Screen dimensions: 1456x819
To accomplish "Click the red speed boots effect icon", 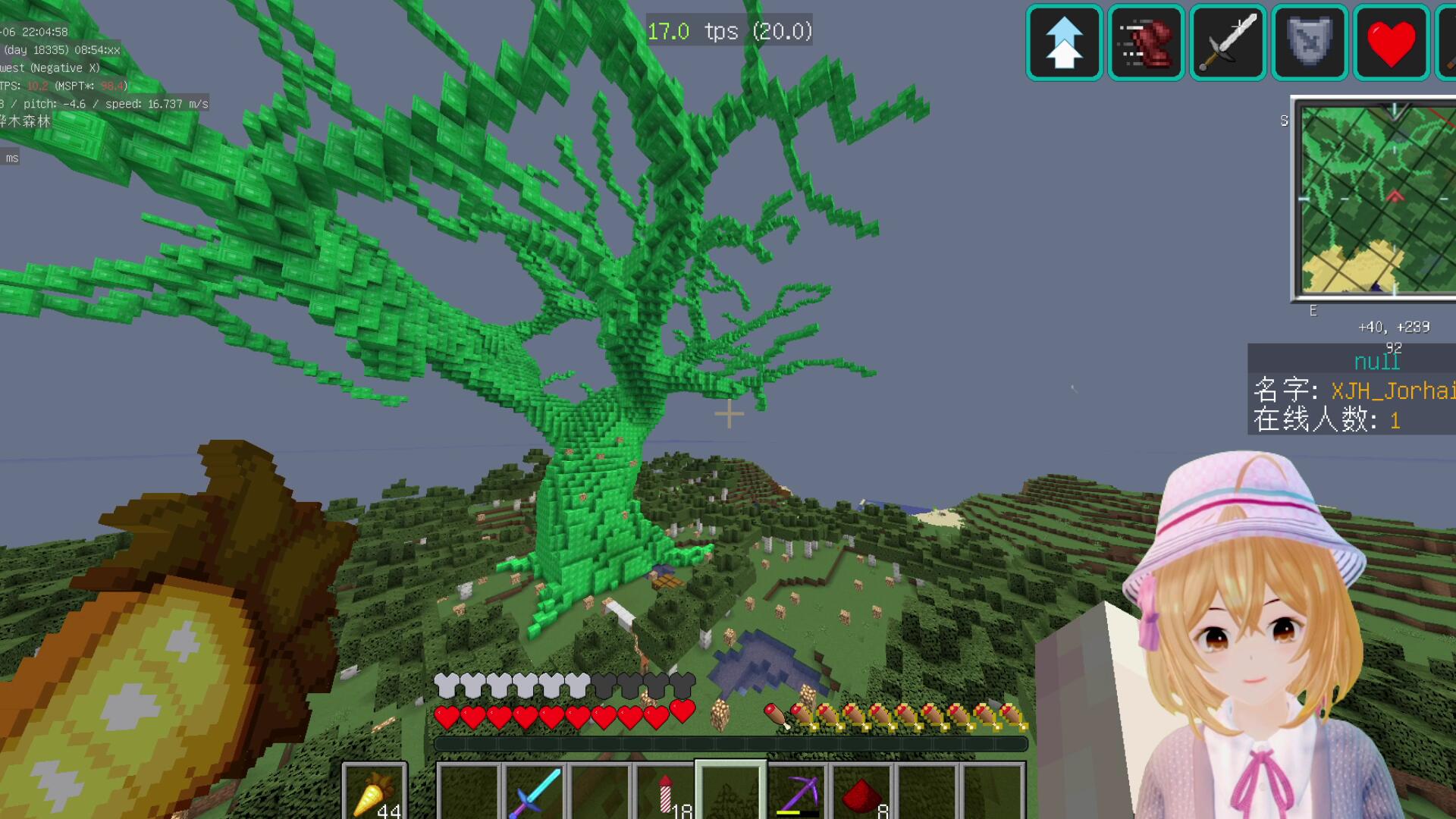I will [1146, 42].
